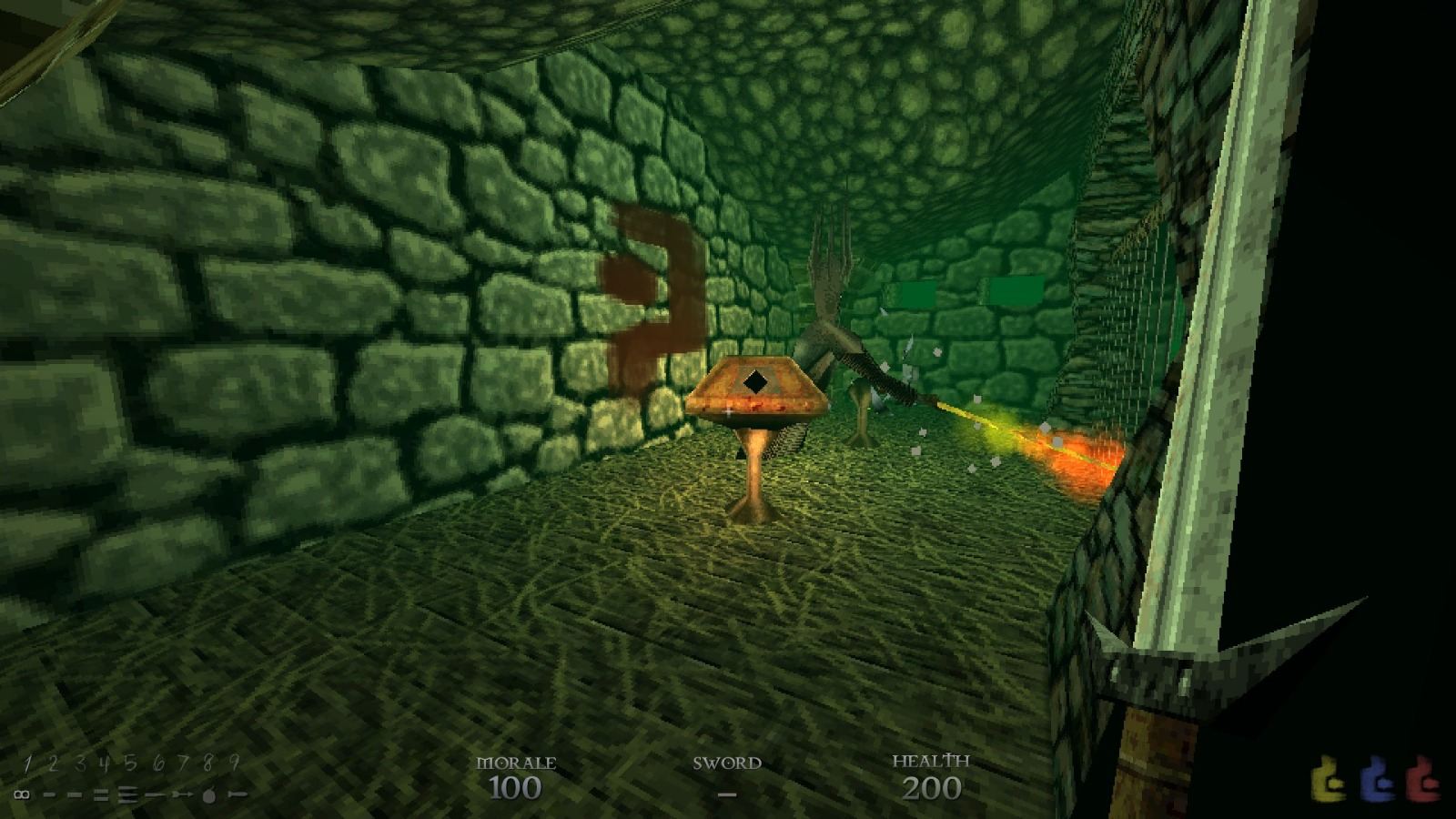Click the morale value reading 100
This screenshot has height=819, width=1456.
(x=517, y=786)
